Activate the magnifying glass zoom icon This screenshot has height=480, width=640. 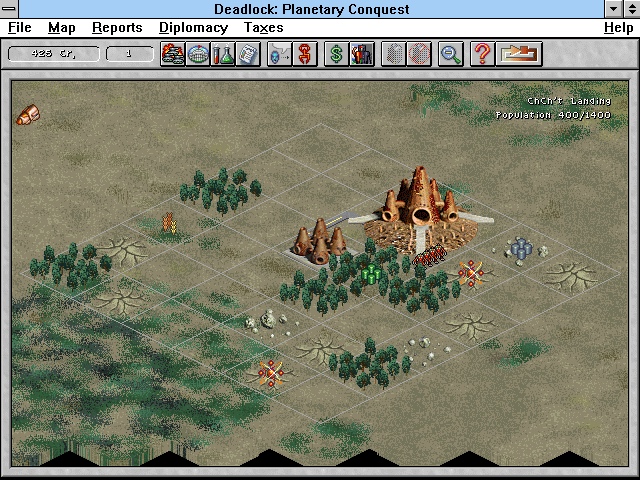pyautogui.click(x=450, y=53)
